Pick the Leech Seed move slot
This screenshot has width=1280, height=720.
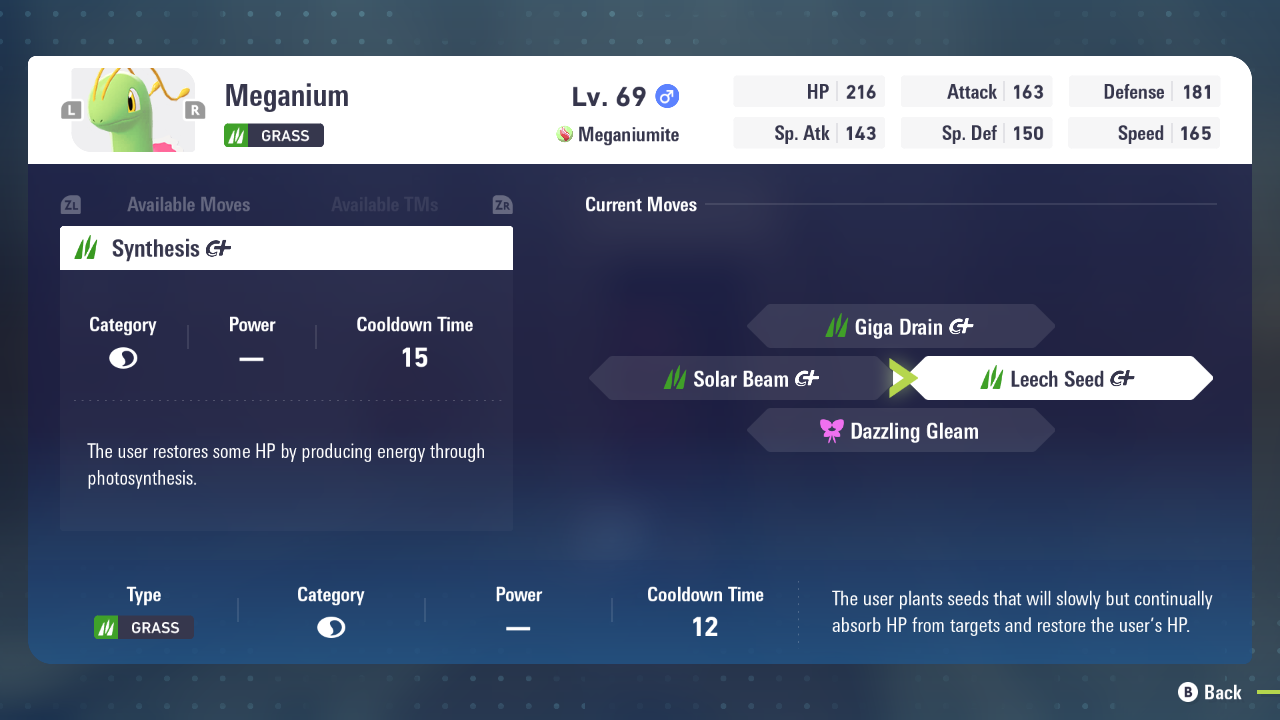click(1060, 379)
